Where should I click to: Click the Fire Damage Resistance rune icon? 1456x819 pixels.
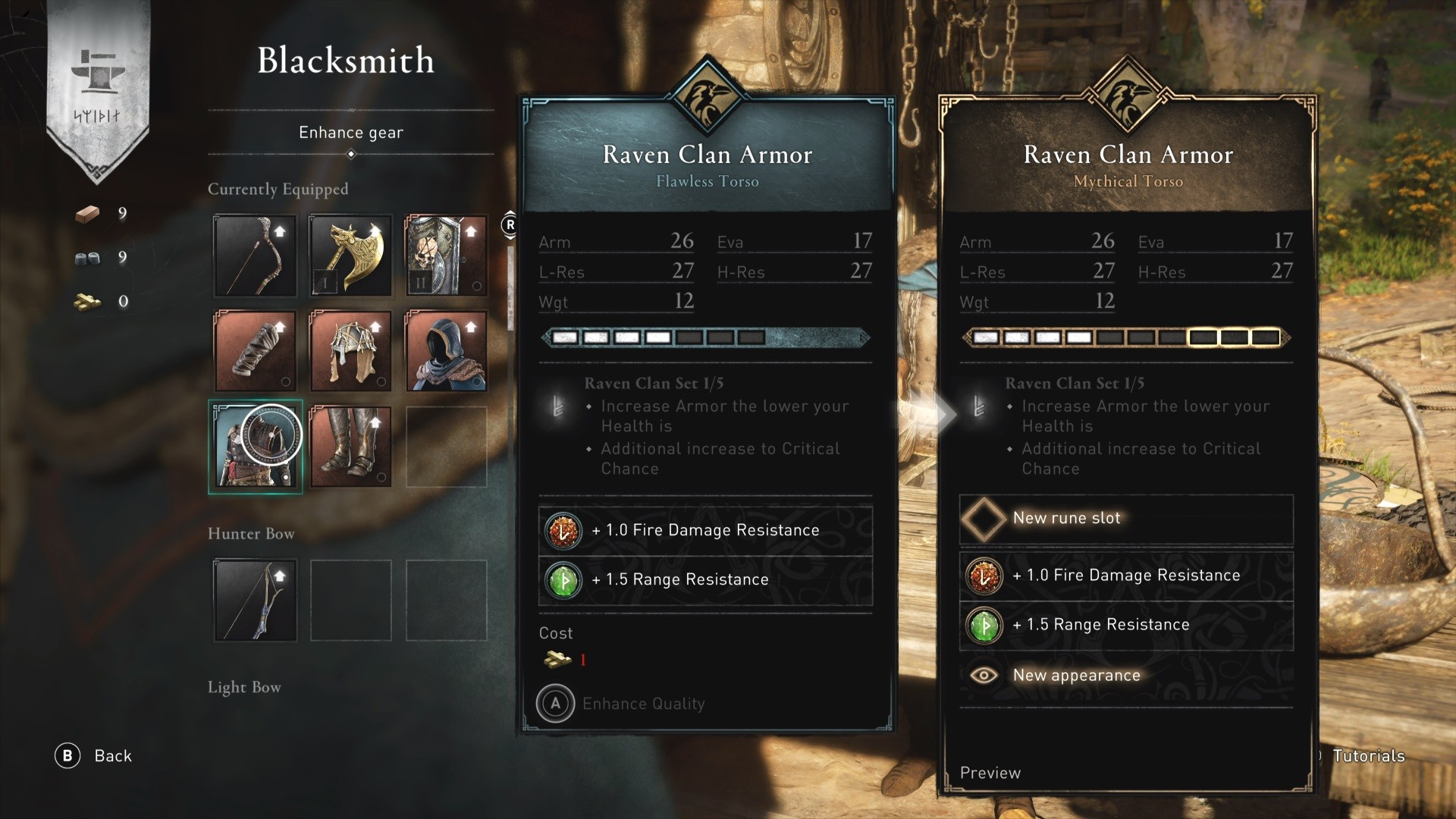tap(563, 530)
